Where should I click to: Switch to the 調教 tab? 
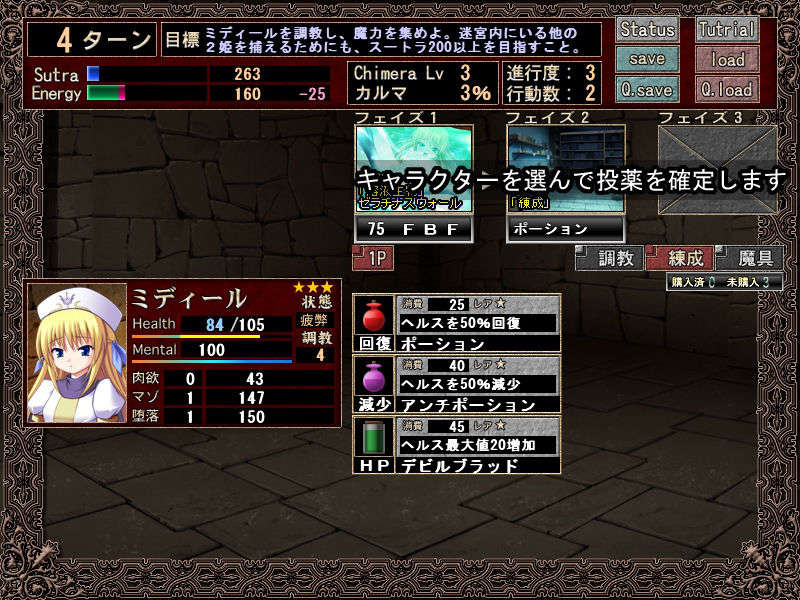pyautogui.click(x=609, y=258)
